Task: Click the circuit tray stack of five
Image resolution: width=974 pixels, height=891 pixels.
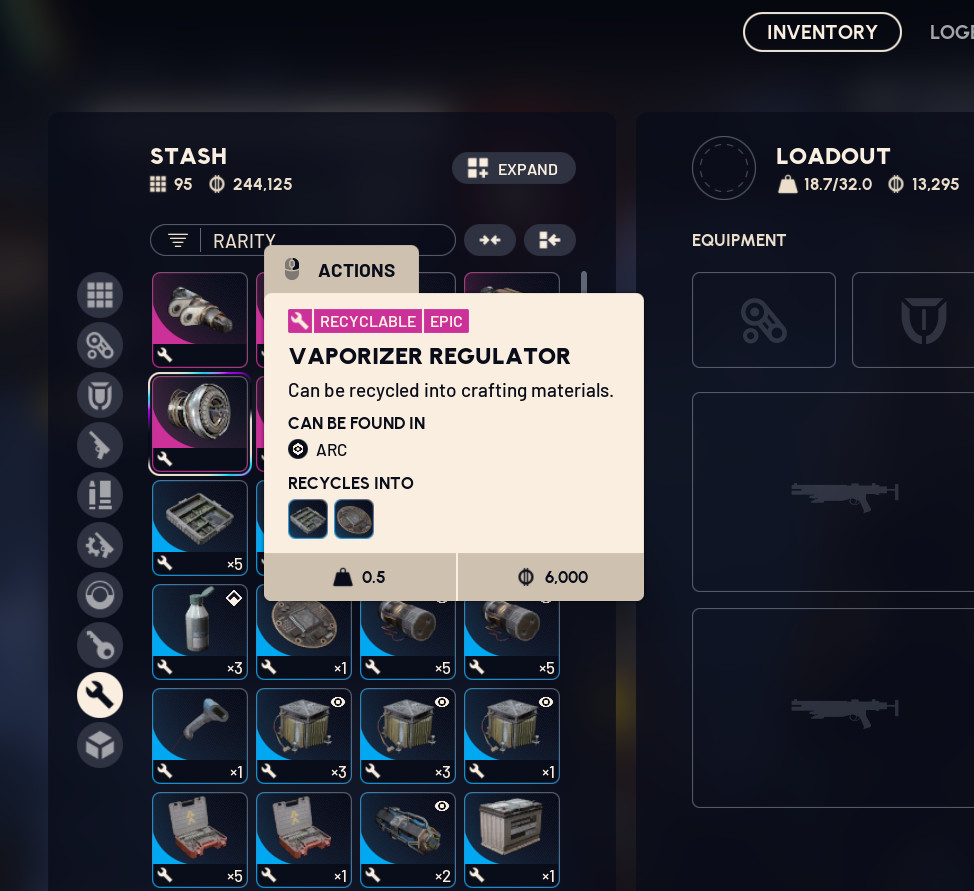Action: click(200, 528)
